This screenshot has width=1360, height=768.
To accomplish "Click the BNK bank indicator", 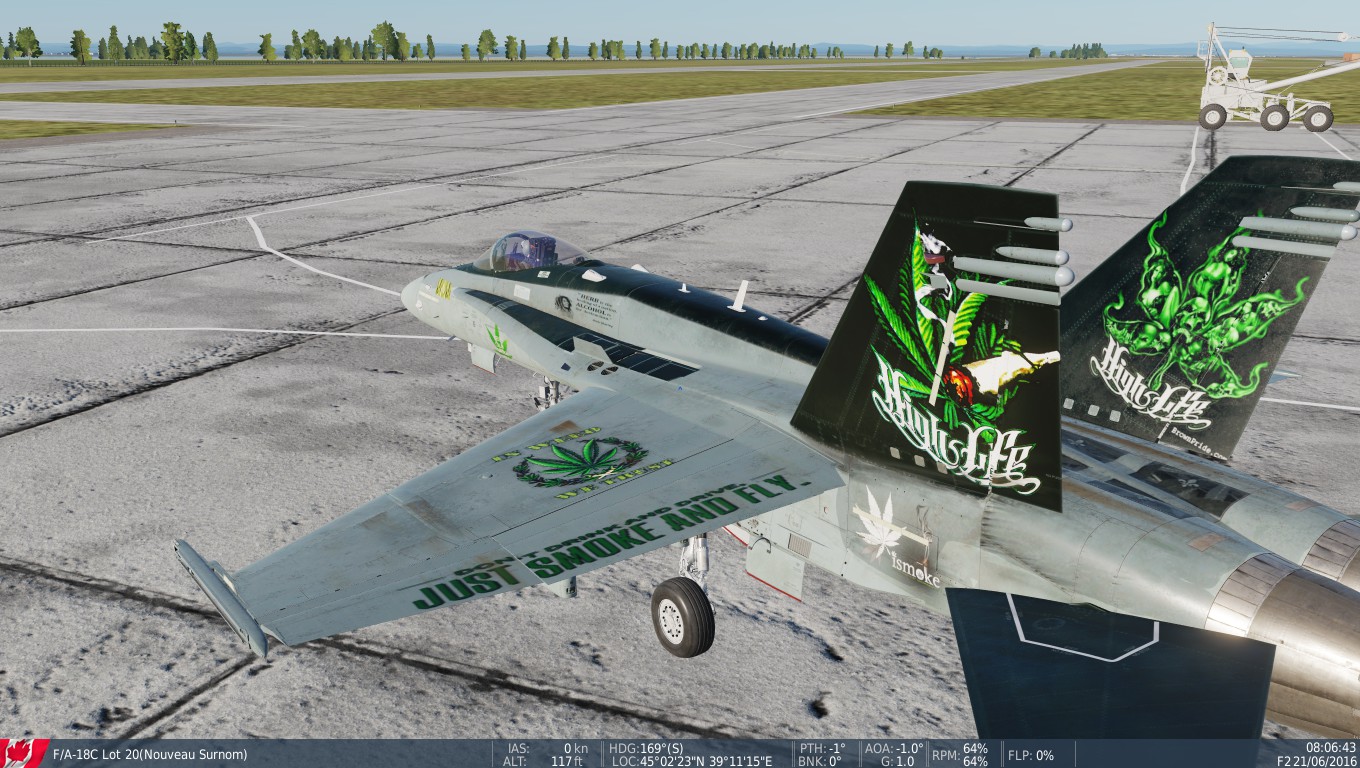I will (x=816, y=761).
